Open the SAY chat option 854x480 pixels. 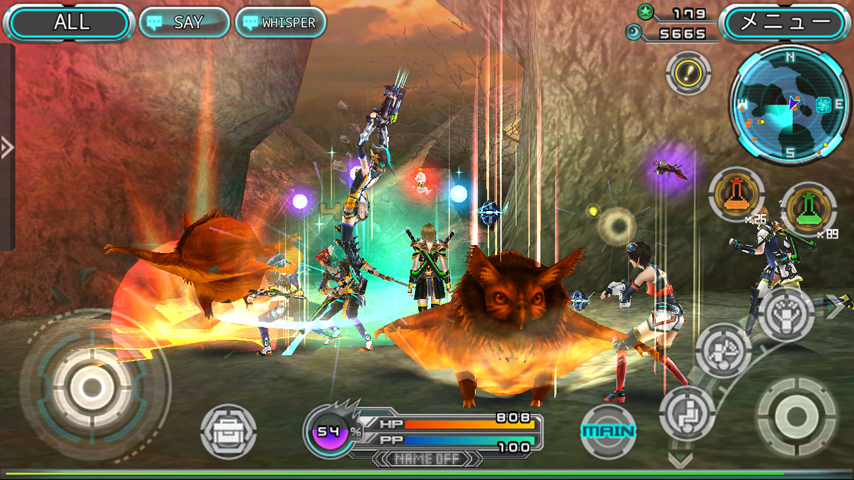pos(184,22)
